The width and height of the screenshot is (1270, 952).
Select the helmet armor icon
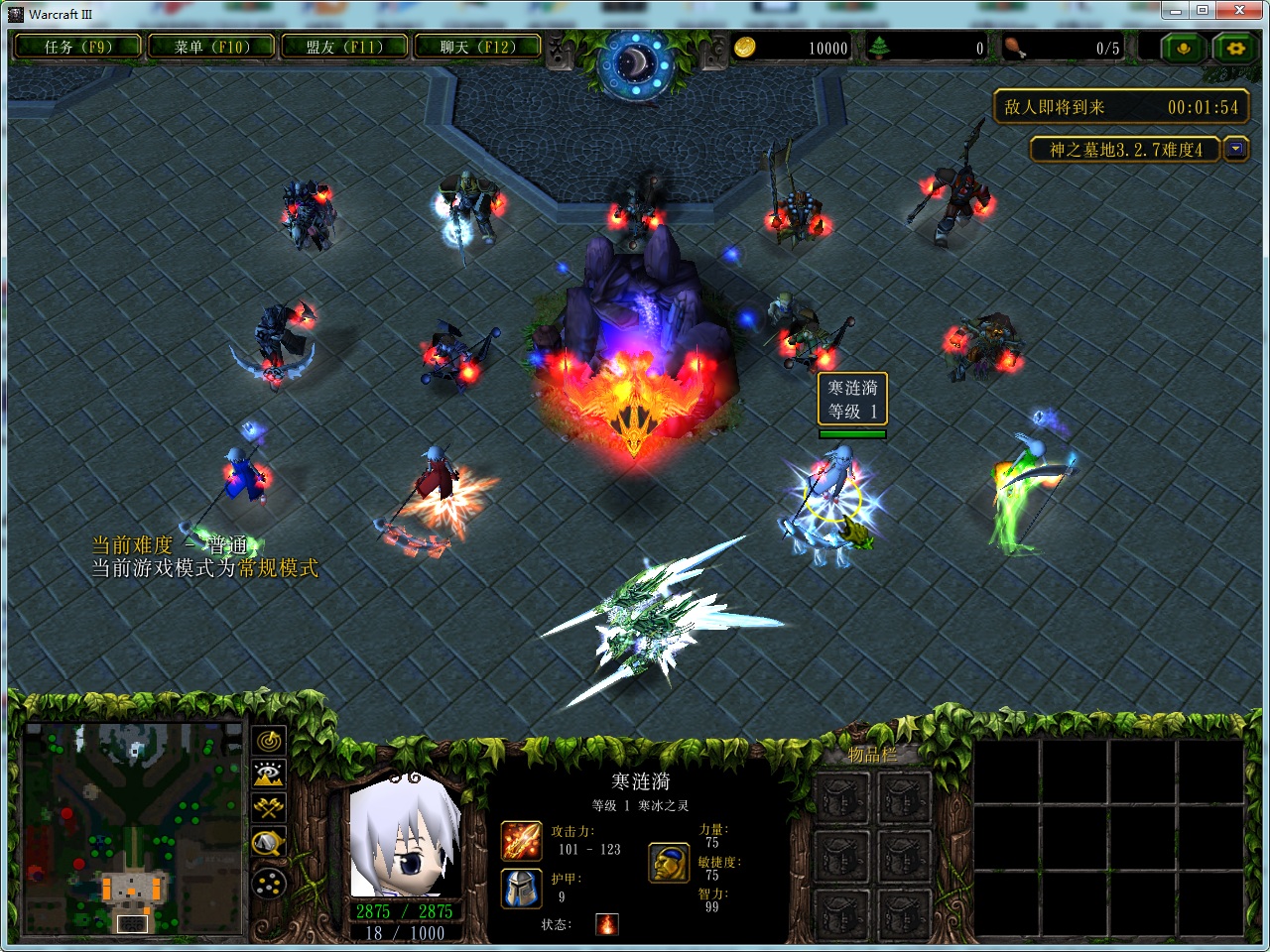point(521,889)
